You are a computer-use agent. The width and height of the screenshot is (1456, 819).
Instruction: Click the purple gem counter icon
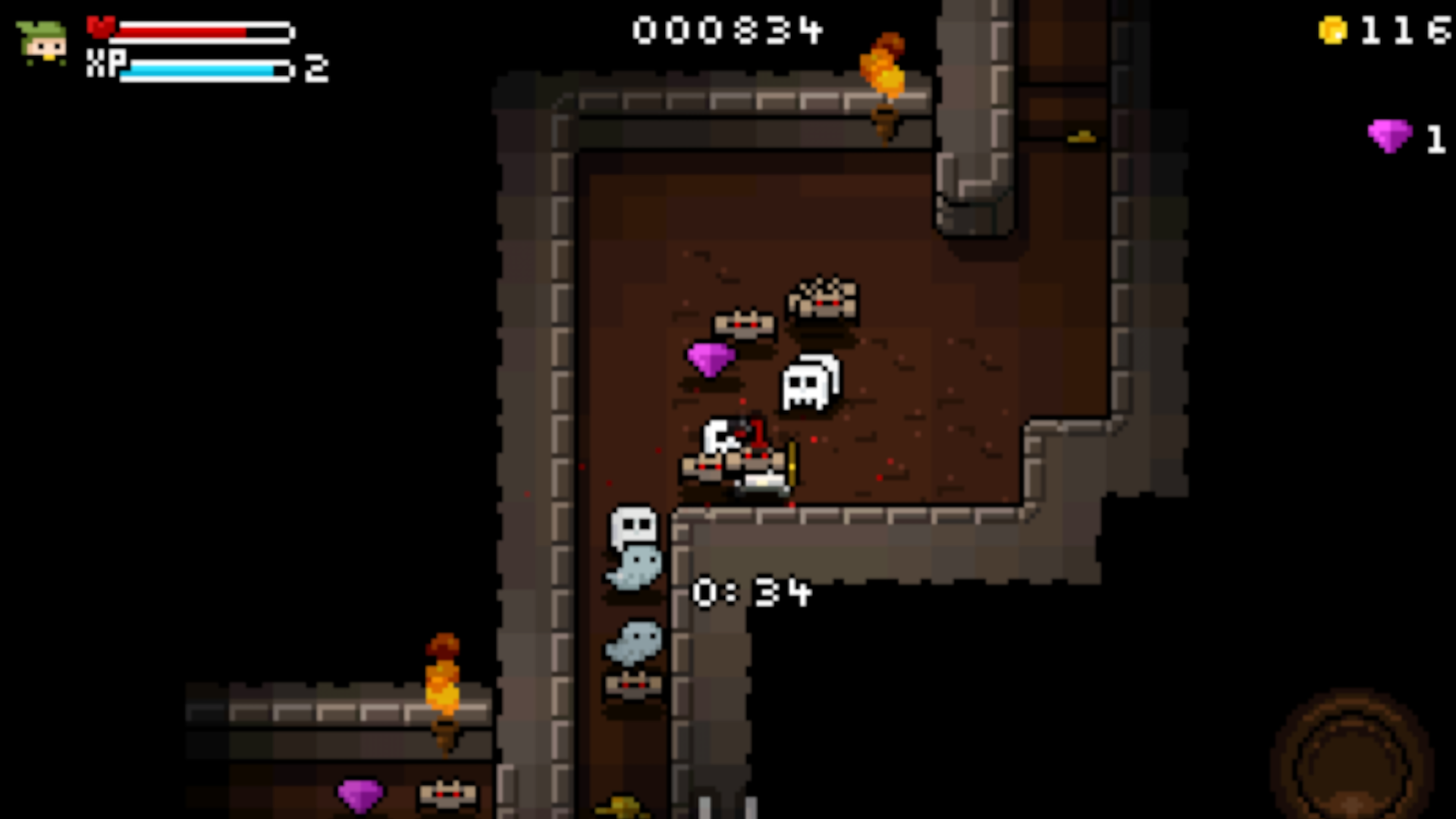[1390, 138]
